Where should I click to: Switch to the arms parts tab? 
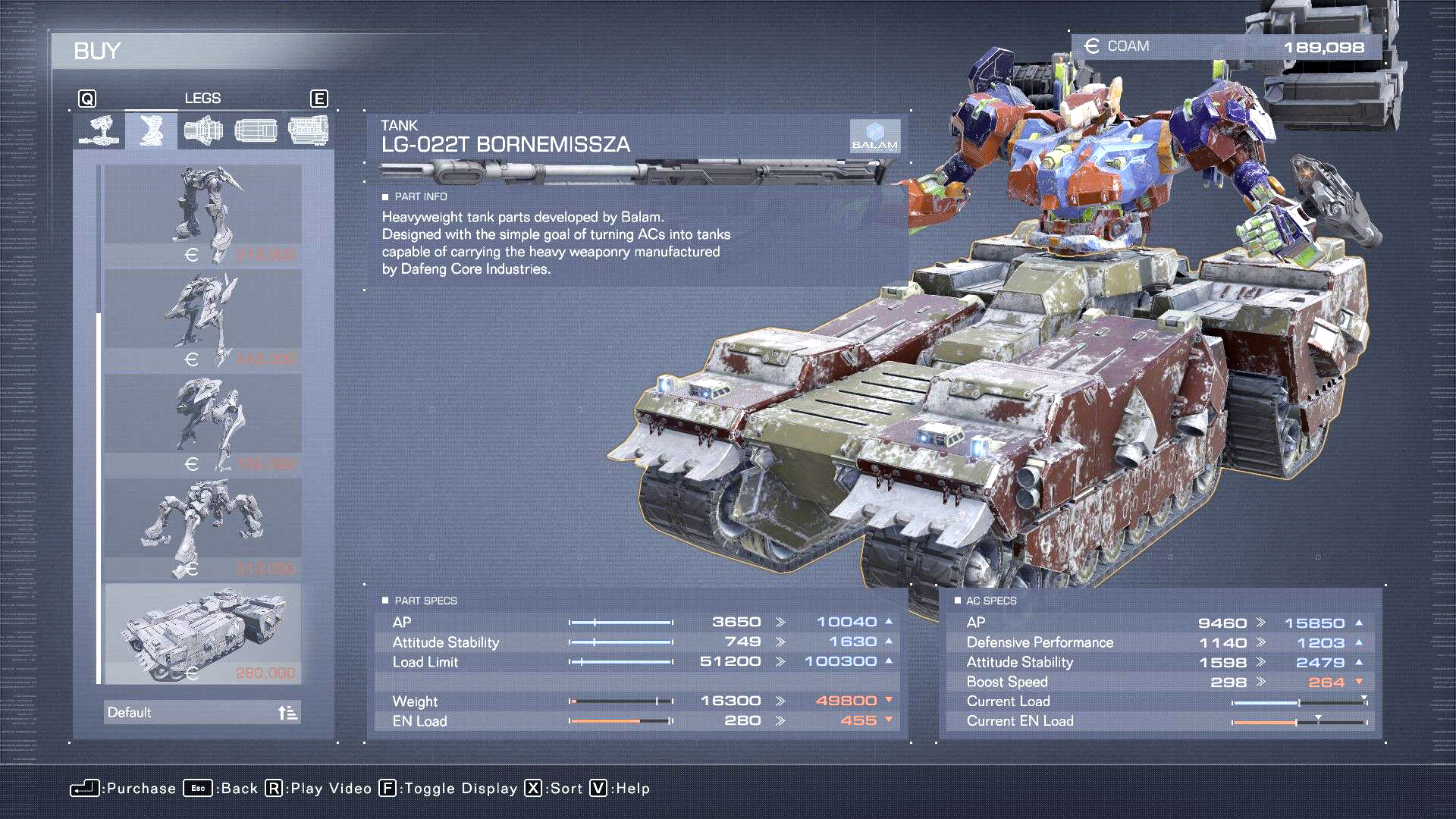[99, 130]
